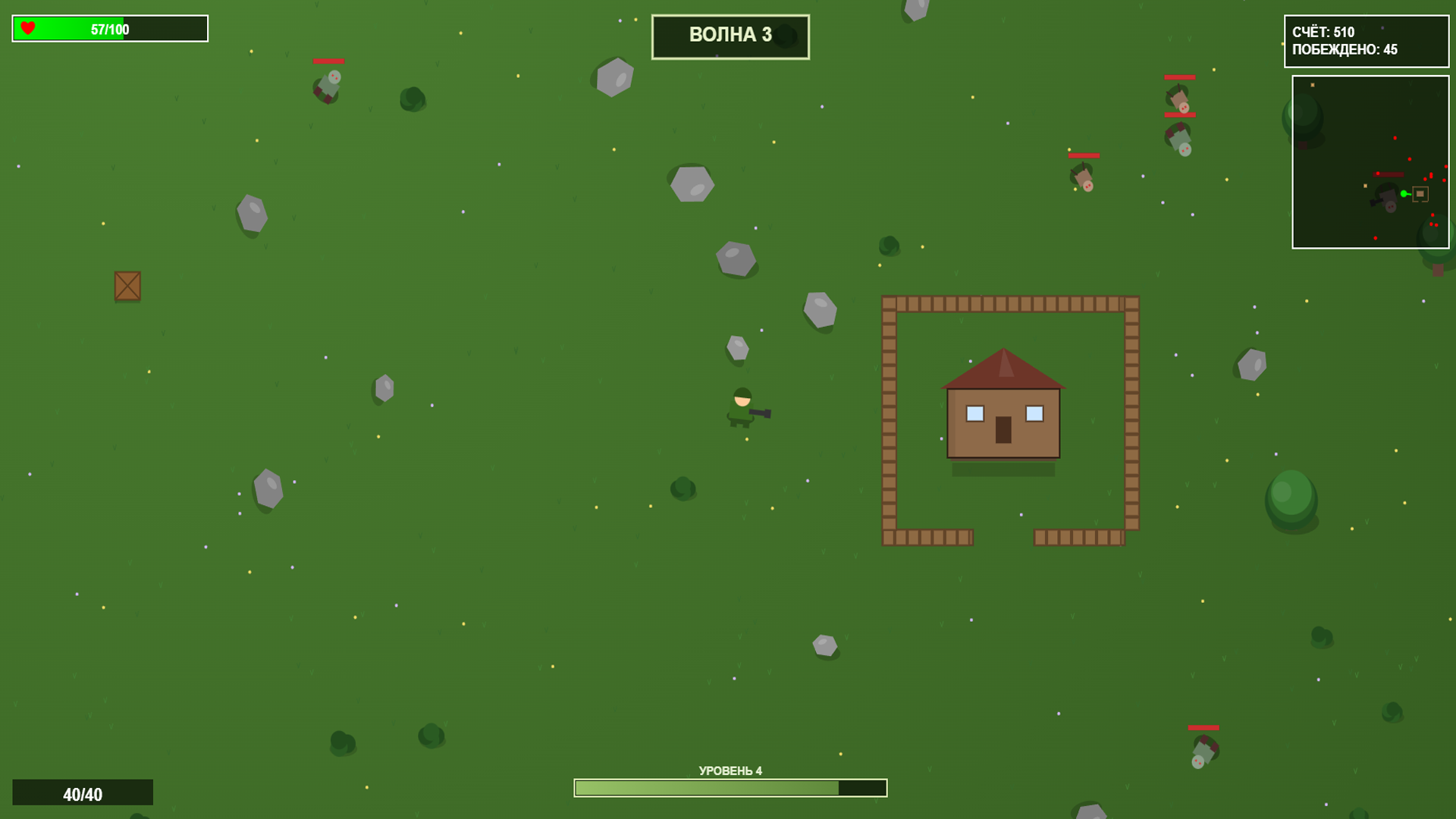This screenshot has width=1456, height=819.
Task: Click the red heart icon on the health bar
Action: pyautogui.click(x=28, y=29)
